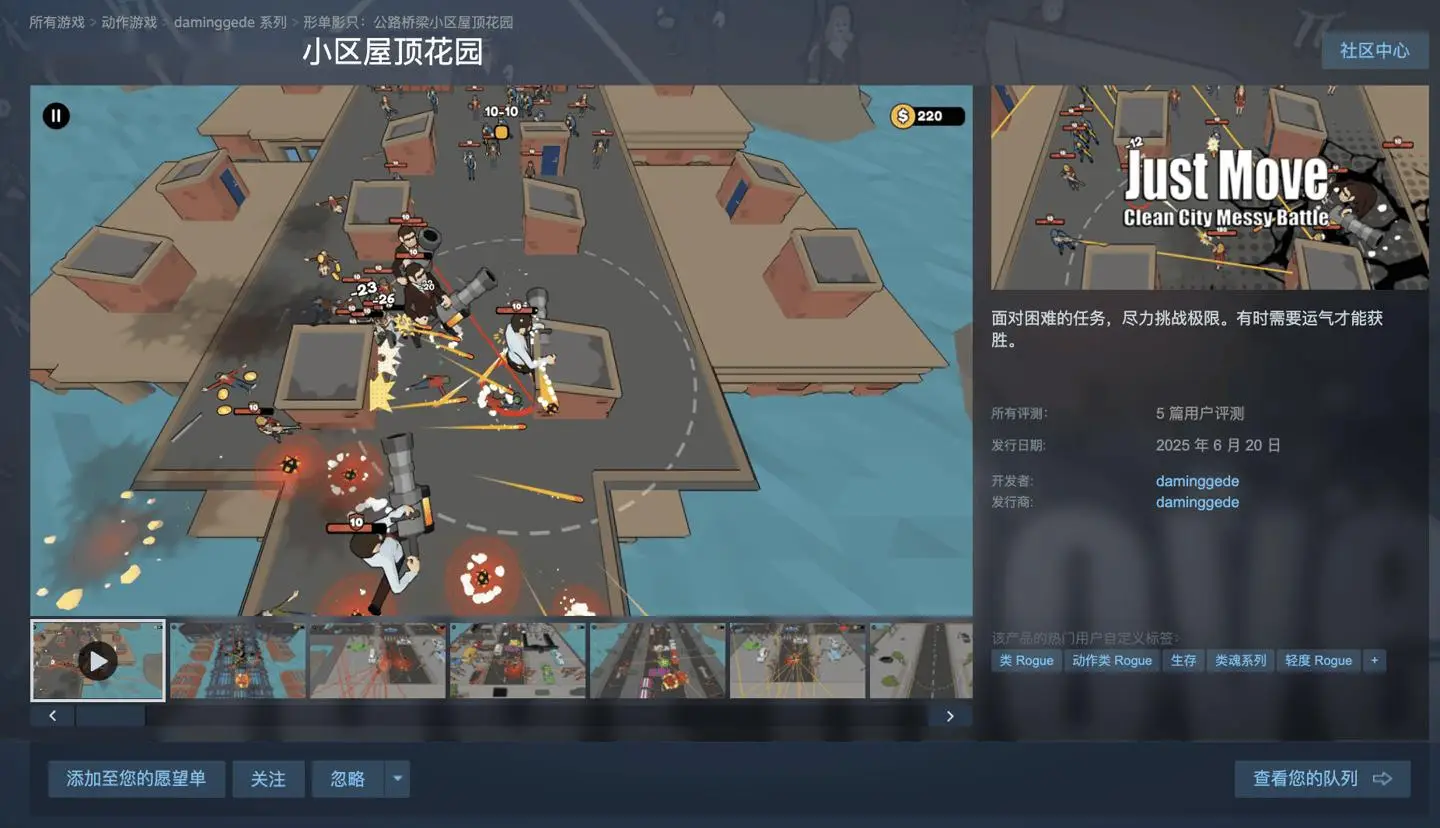Add the game via 添加至您的愿望单

tap(136, 778)
